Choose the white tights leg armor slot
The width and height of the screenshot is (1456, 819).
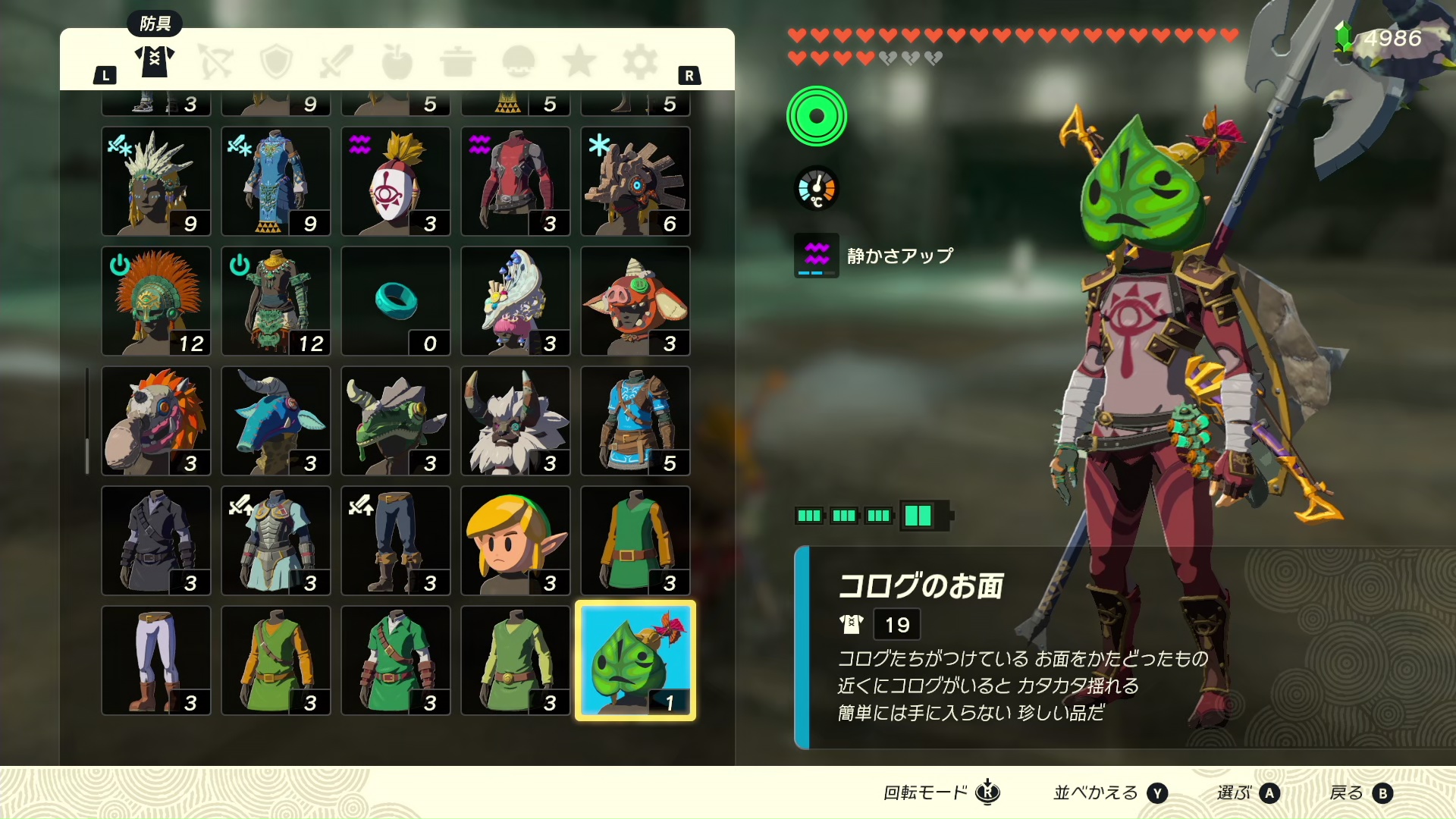(x=156, y=661)
